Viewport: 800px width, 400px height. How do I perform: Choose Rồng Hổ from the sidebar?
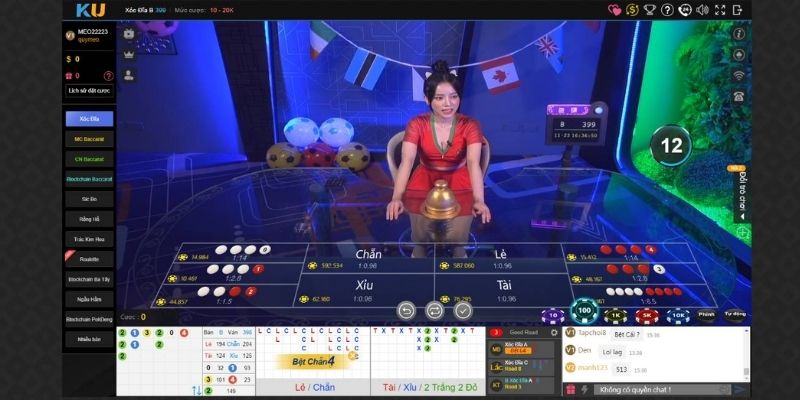point(89,218)
